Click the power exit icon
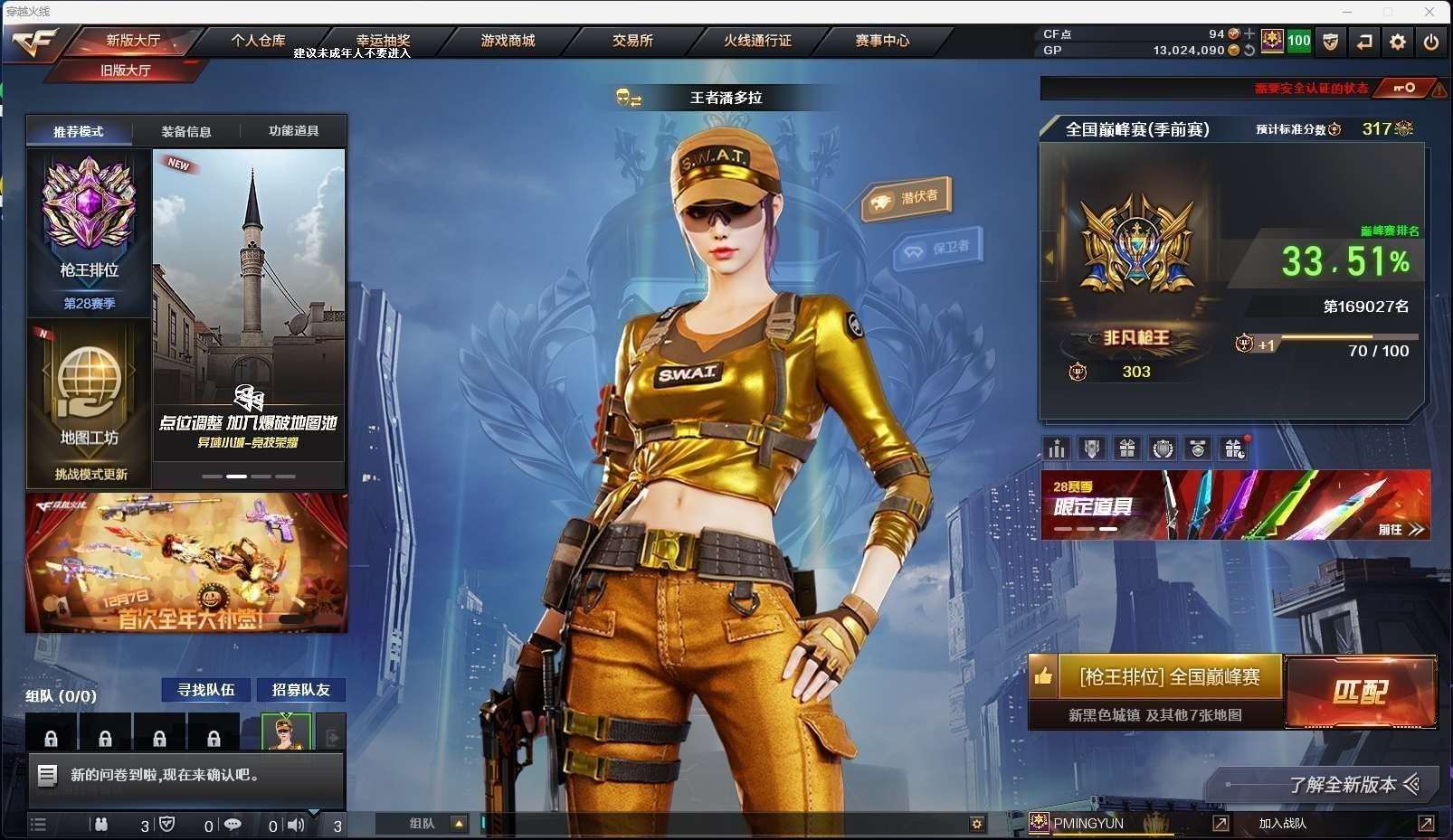This screenshot has height=840, width=1453. pyautogui.click(x=1431, y=42)
